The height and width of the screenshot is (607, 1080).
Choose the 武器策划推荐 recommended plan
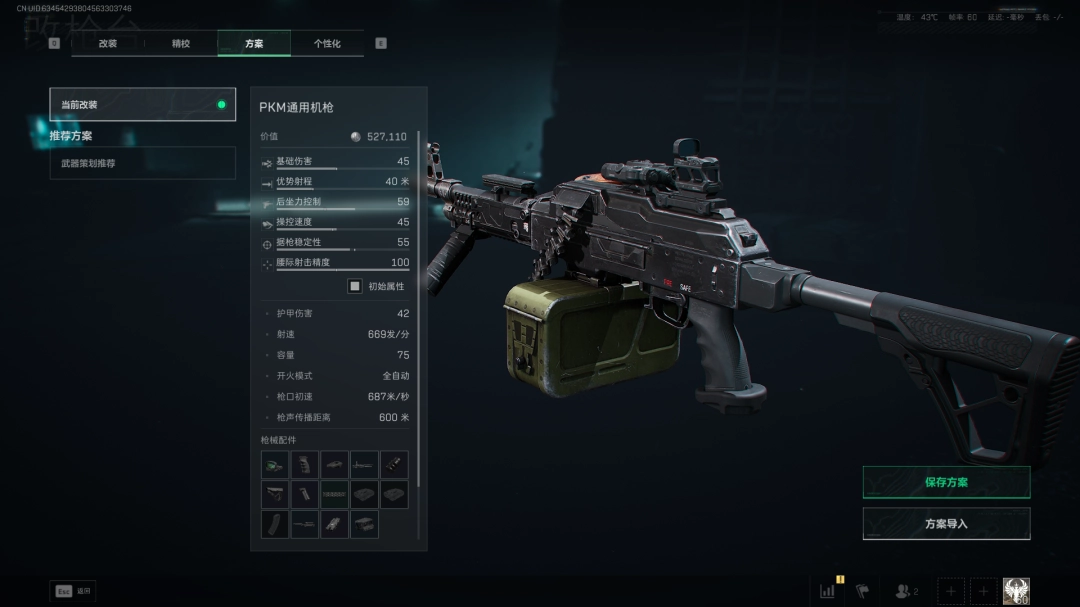pos(142,163)
